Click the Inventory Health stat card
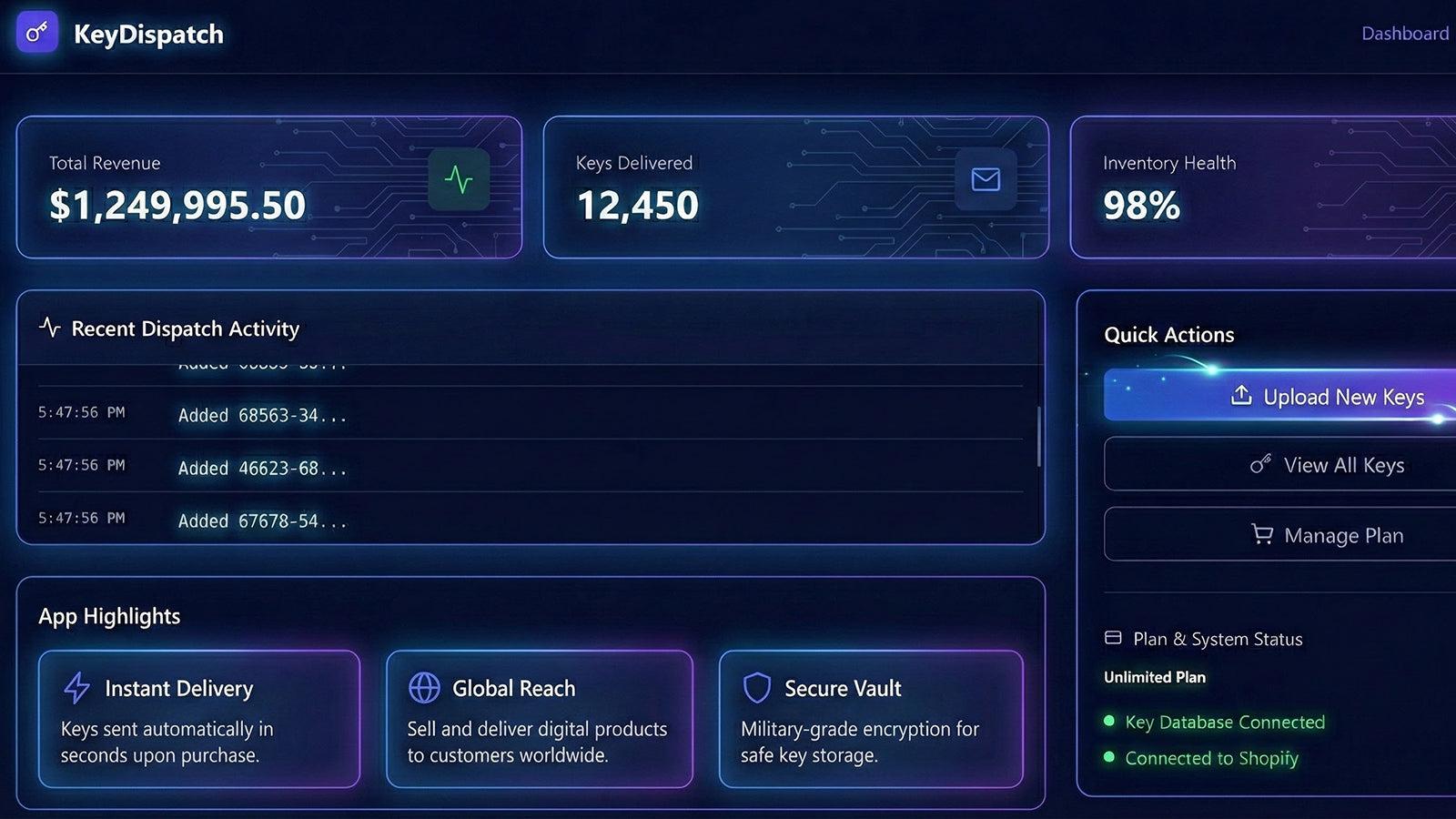Image resolution: width=1456 pixels, height=819 pixels. [x=1265, y=187]
